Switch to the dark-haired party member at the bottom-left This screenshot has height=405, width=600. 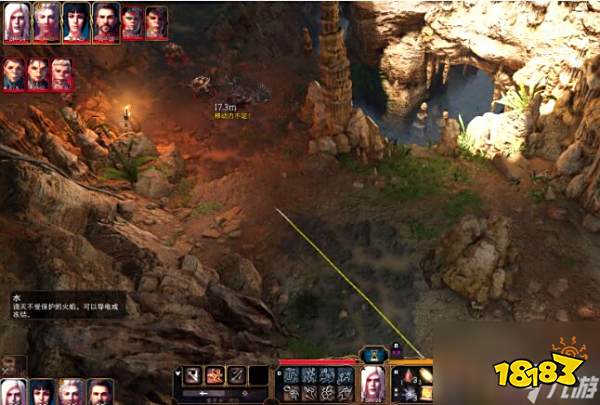42,391
